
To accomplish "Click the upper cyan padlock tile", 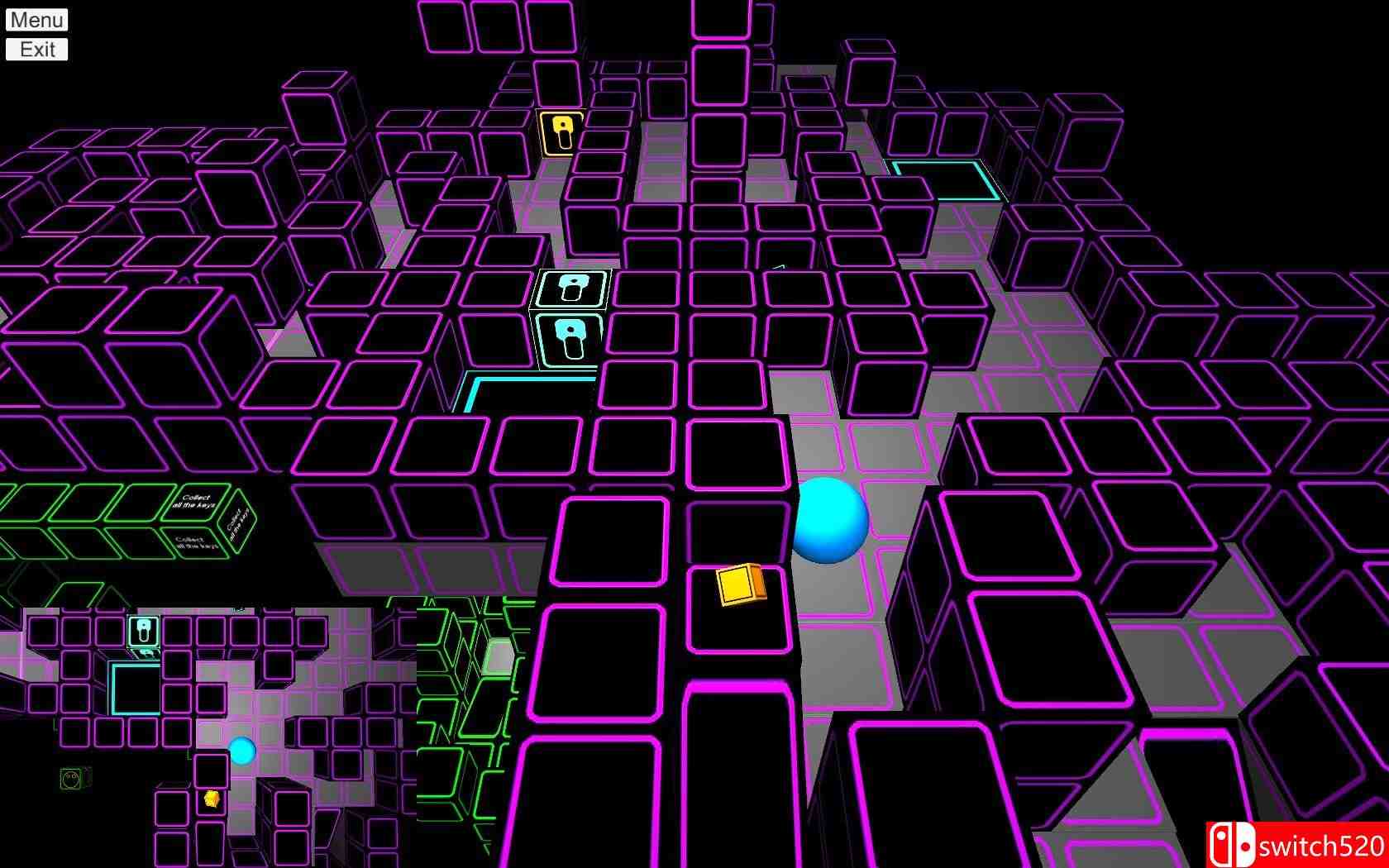I will pos(571,290).
